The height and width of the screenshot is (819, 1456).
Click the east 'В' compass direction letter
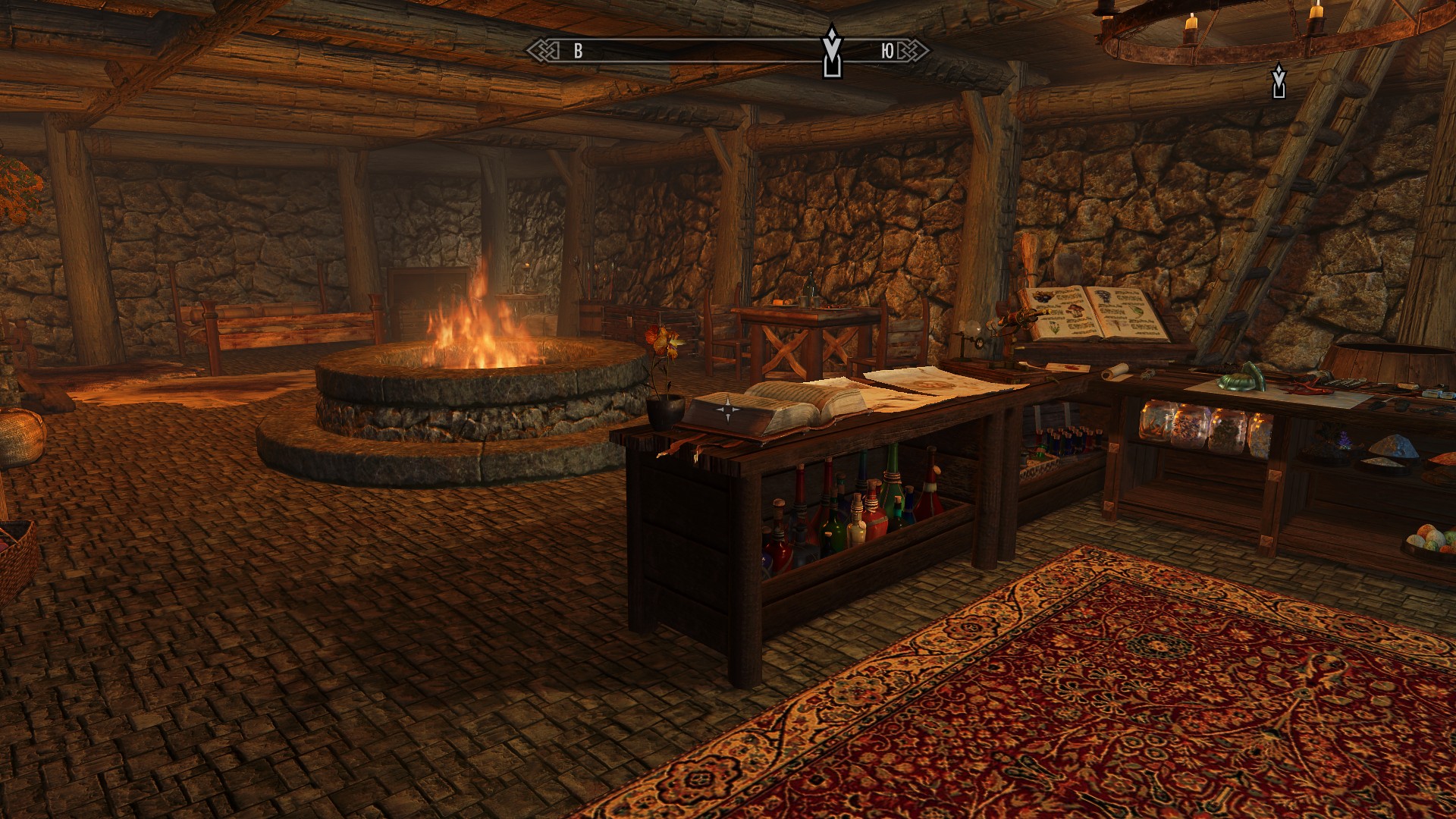578,51
